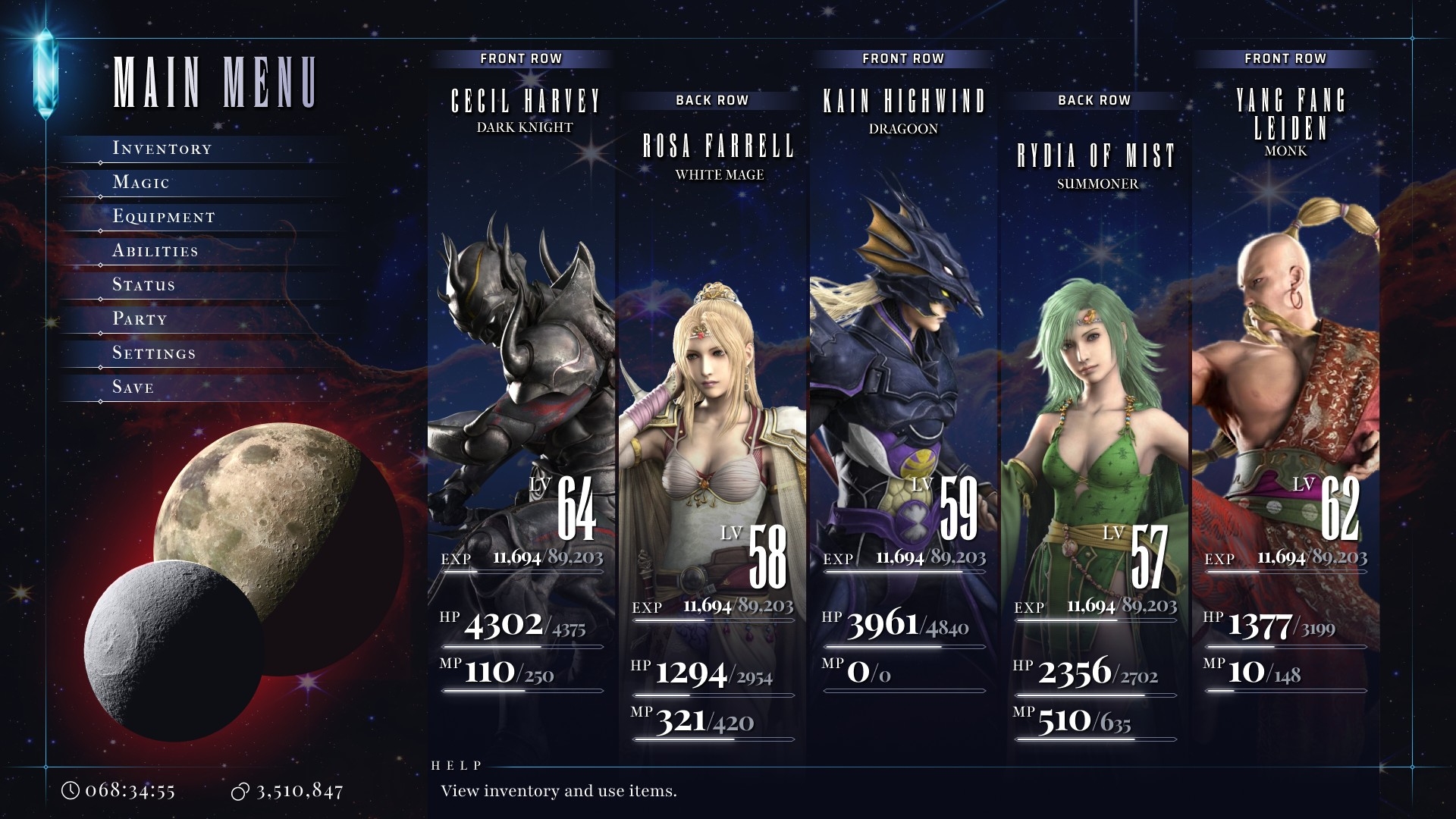Screen dimensions: 1456x819
Task: Select the Party menu option
Action: click(x=140, y=319)
